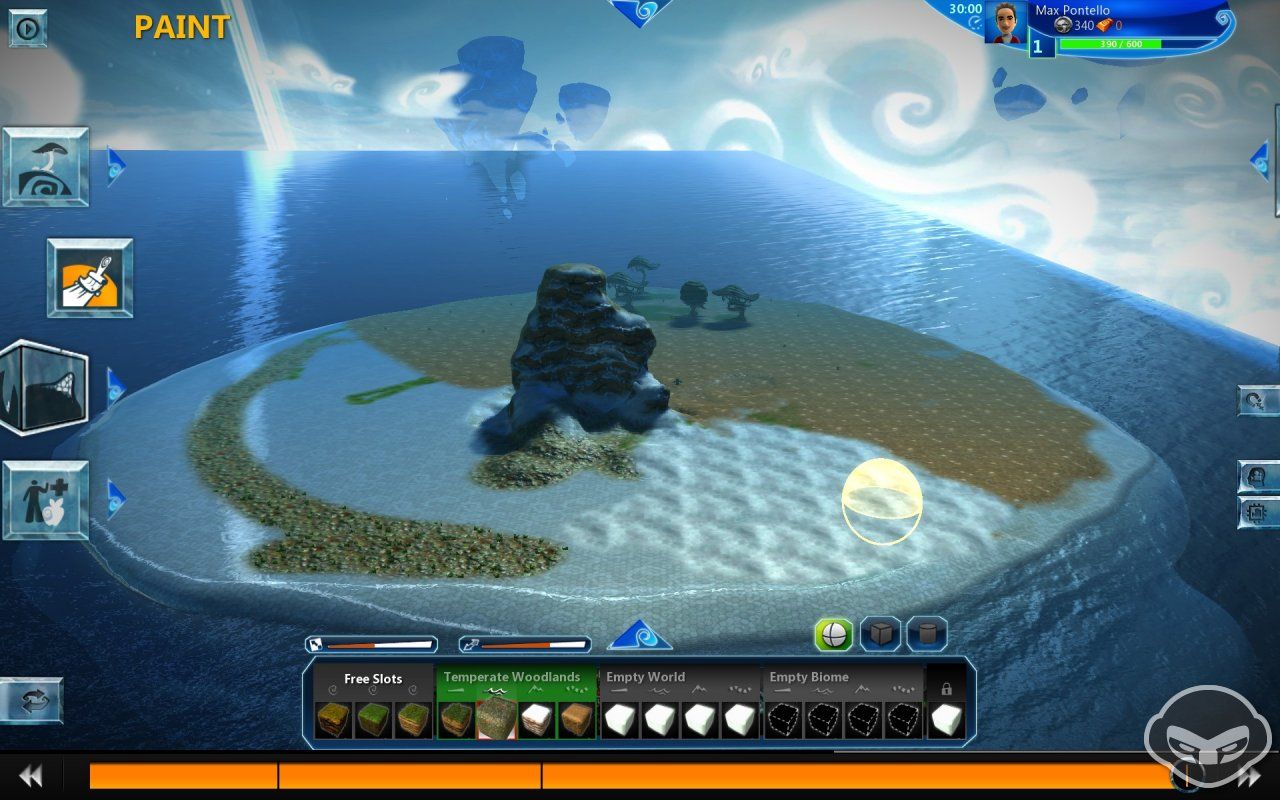Switch to the Temperate Woodlands tab

tap(511, 677)
